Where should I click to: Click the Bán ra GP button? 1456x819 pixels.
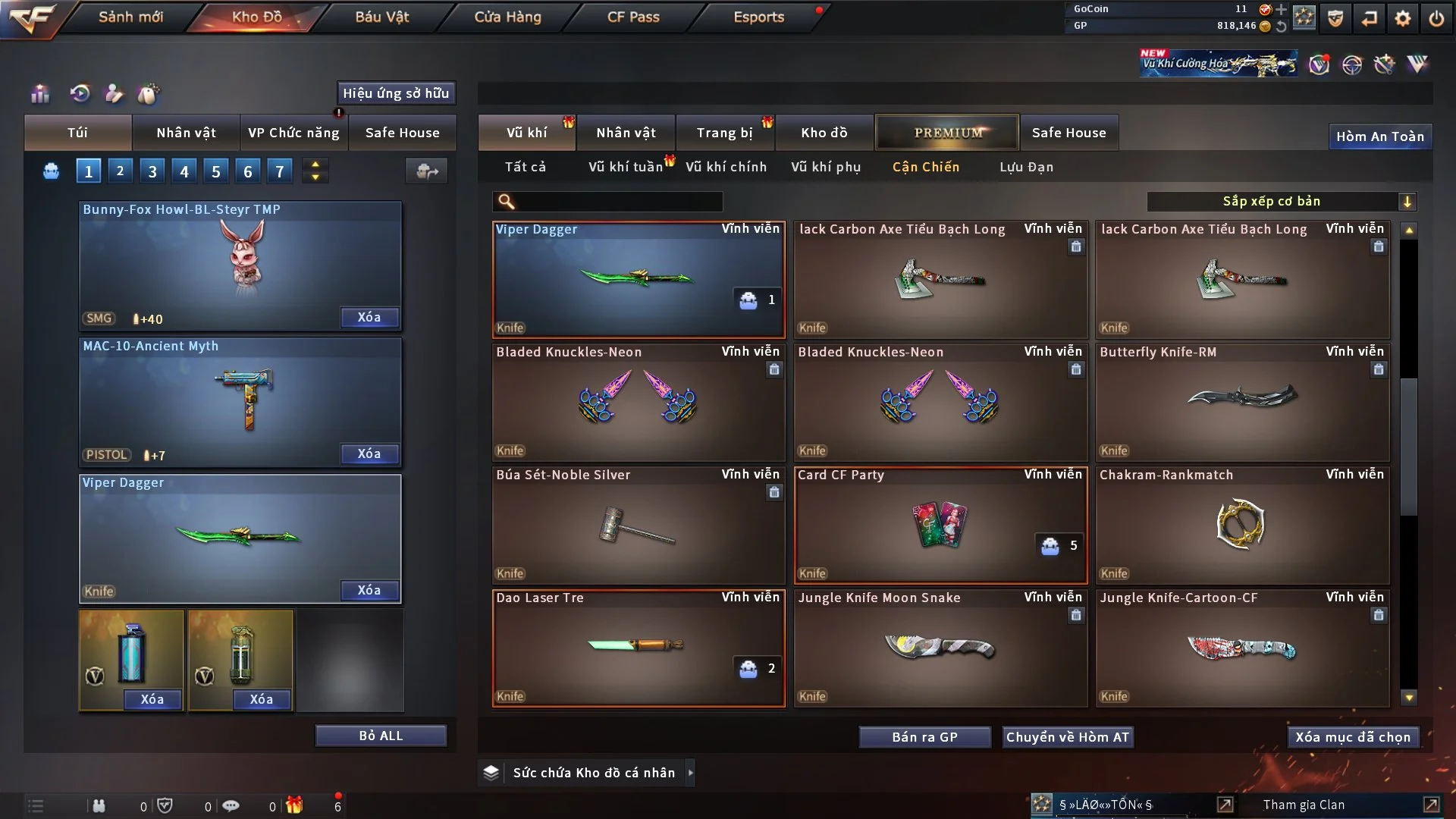924,737
